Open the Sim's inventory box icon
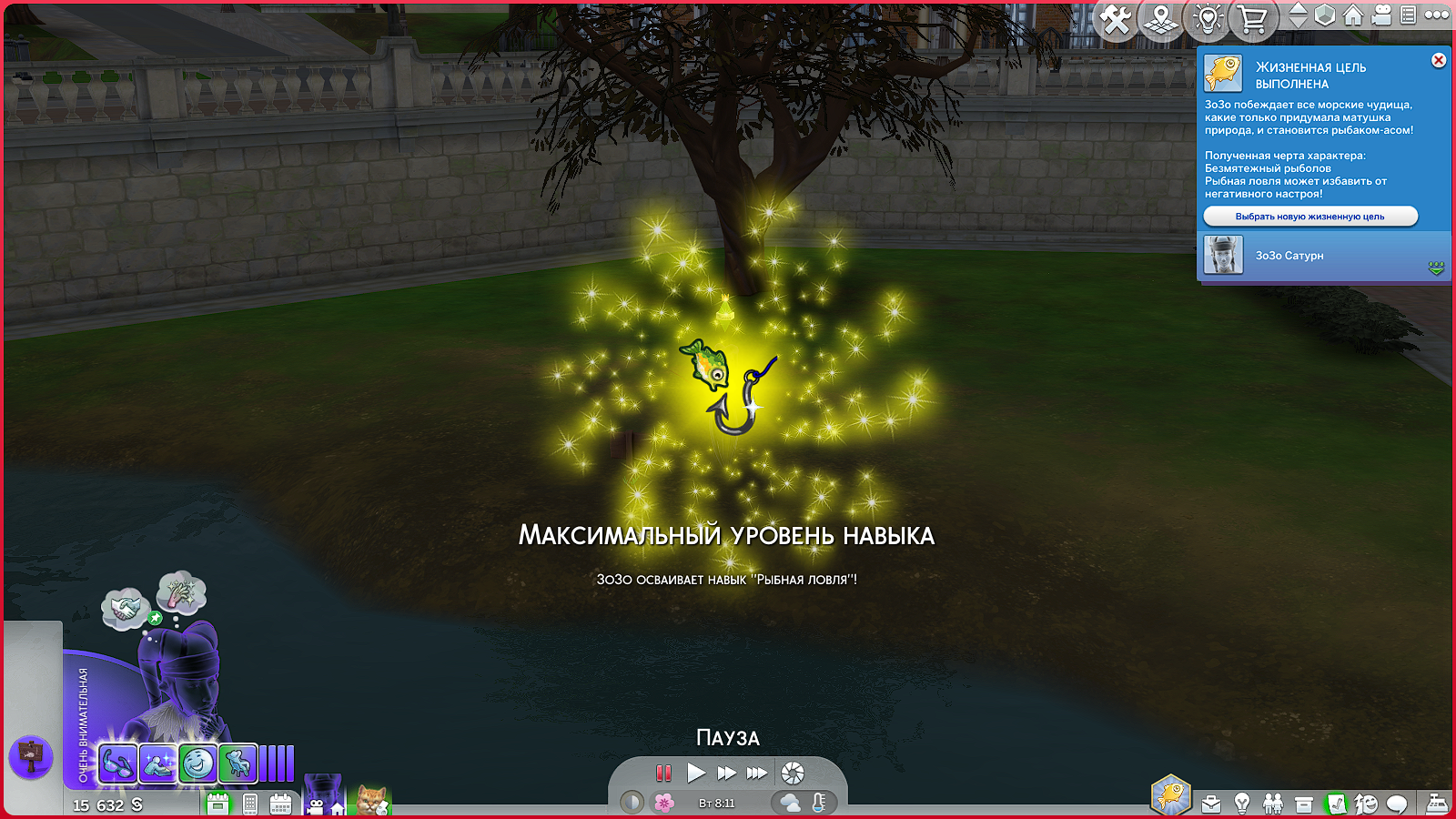 pyautogui.click(x=1303, y=802)
